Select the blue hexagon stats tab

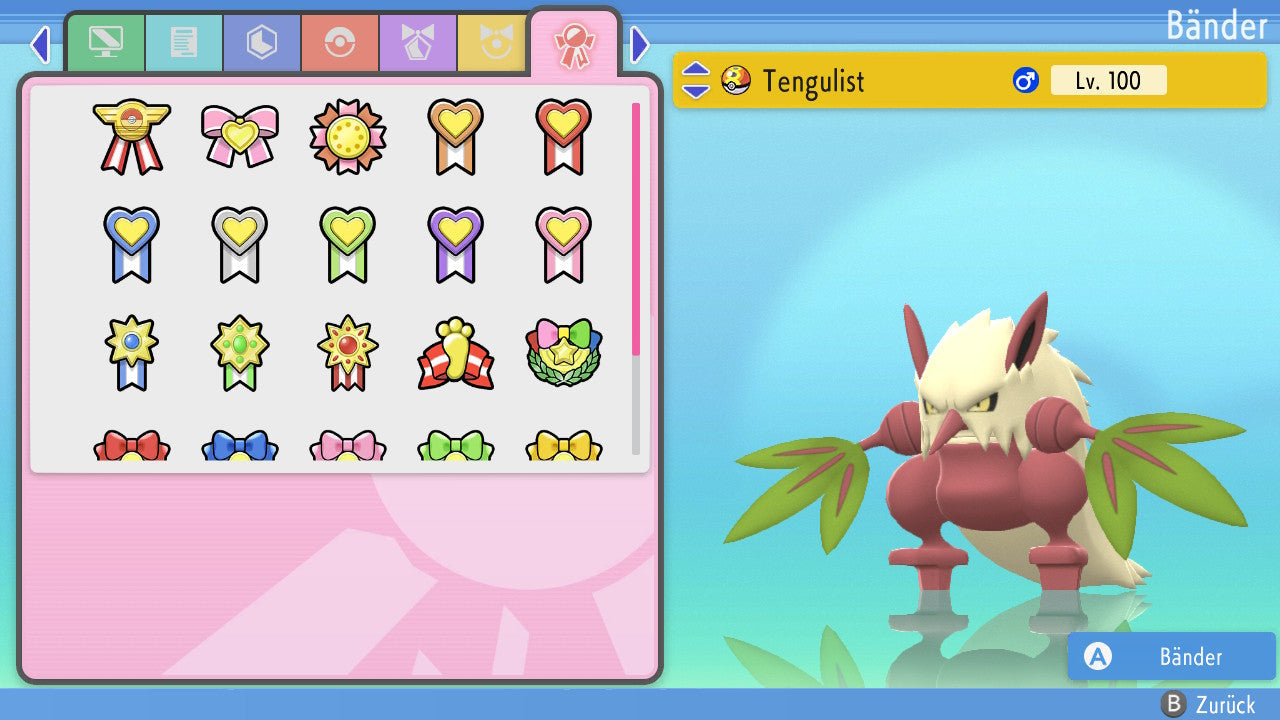pyautogui.click(x=261, y=43)
